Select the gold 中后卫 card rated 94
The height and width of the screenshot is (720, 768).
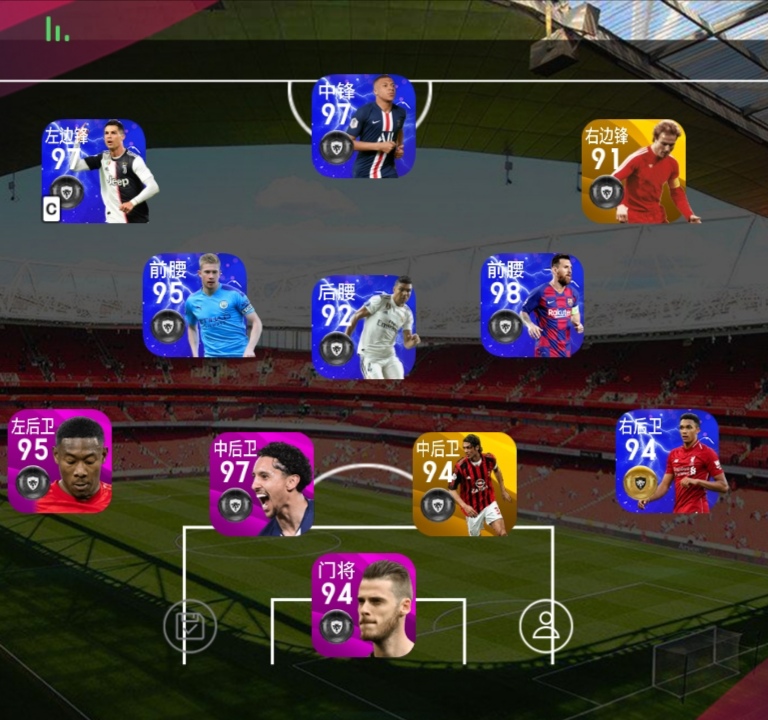(x=464, y=484)
